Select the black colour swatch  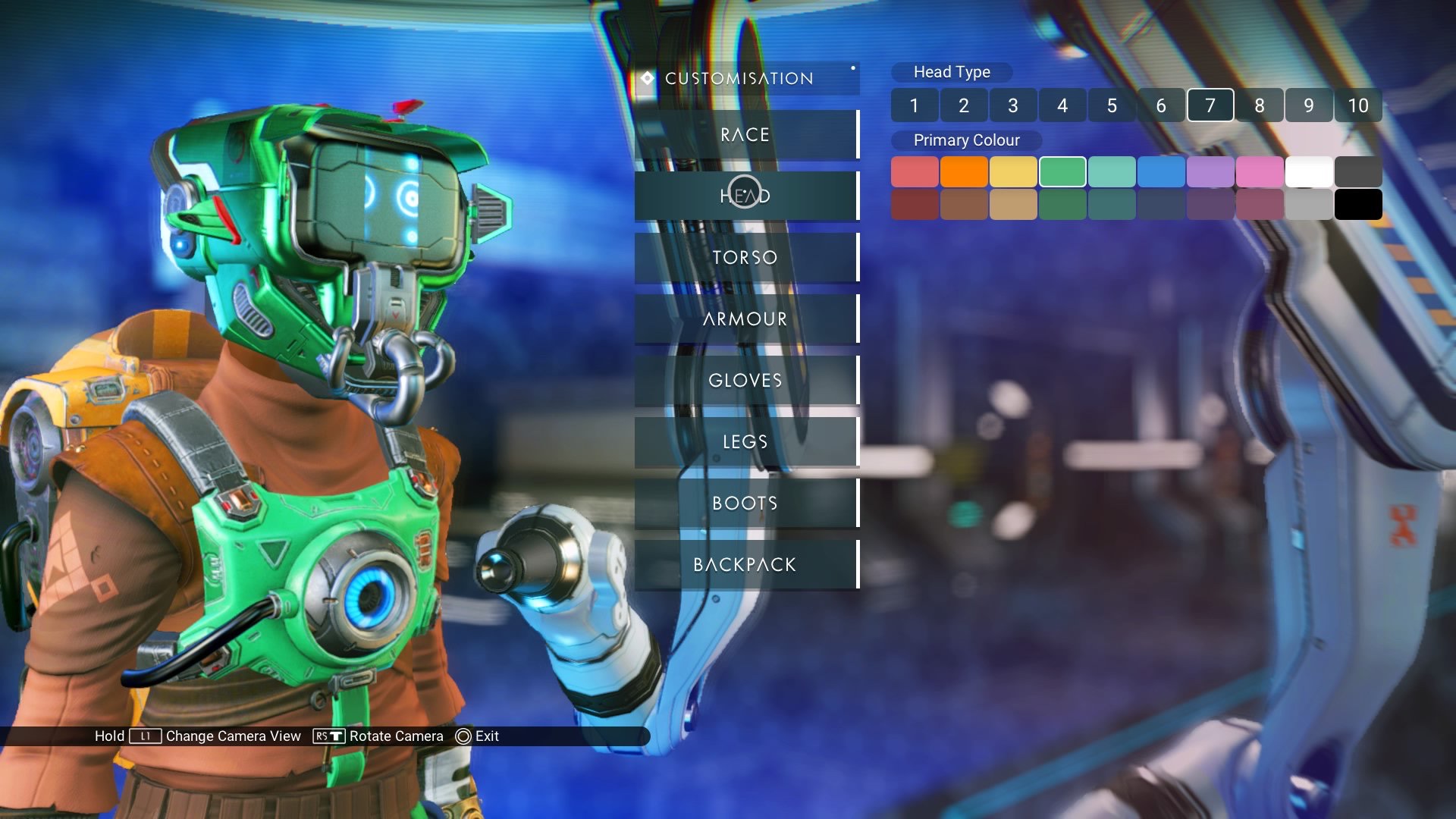pos(1358,205)
